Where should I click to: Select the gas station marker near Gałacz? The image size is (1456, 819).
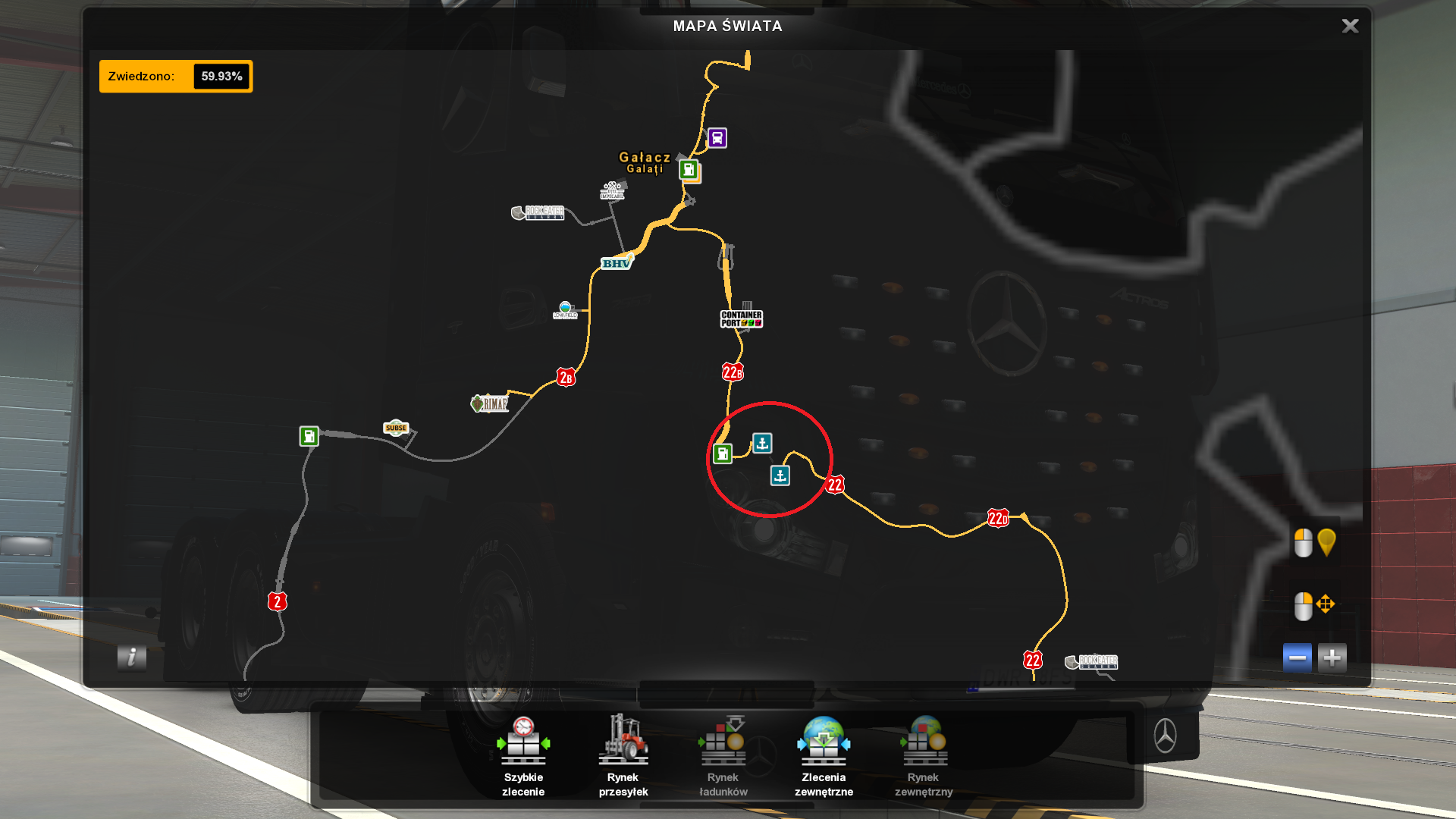coord(689,170)
